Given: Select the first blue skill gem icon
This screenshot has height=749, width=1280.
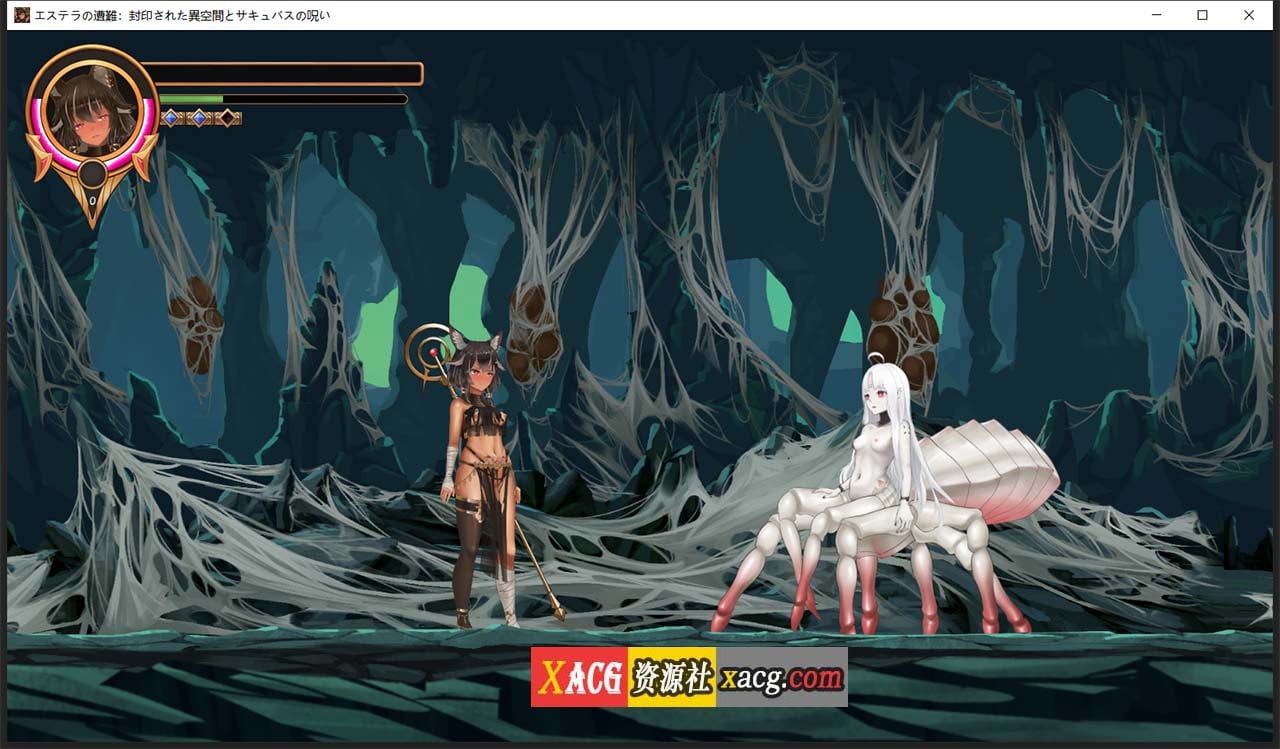Looking at the screenshot, I should click(171, 117).
